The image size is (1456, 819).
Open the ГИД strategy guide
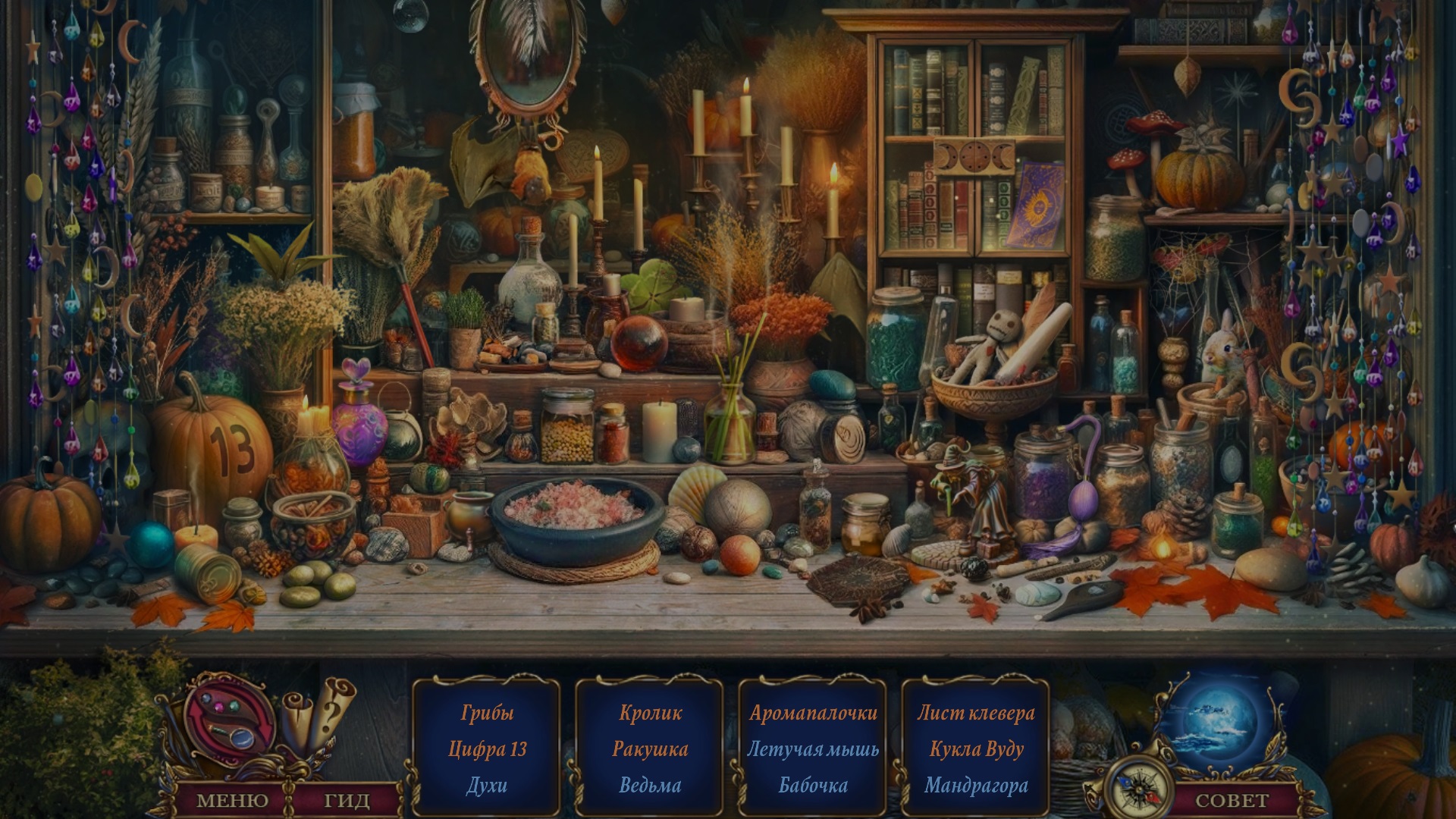347,800
